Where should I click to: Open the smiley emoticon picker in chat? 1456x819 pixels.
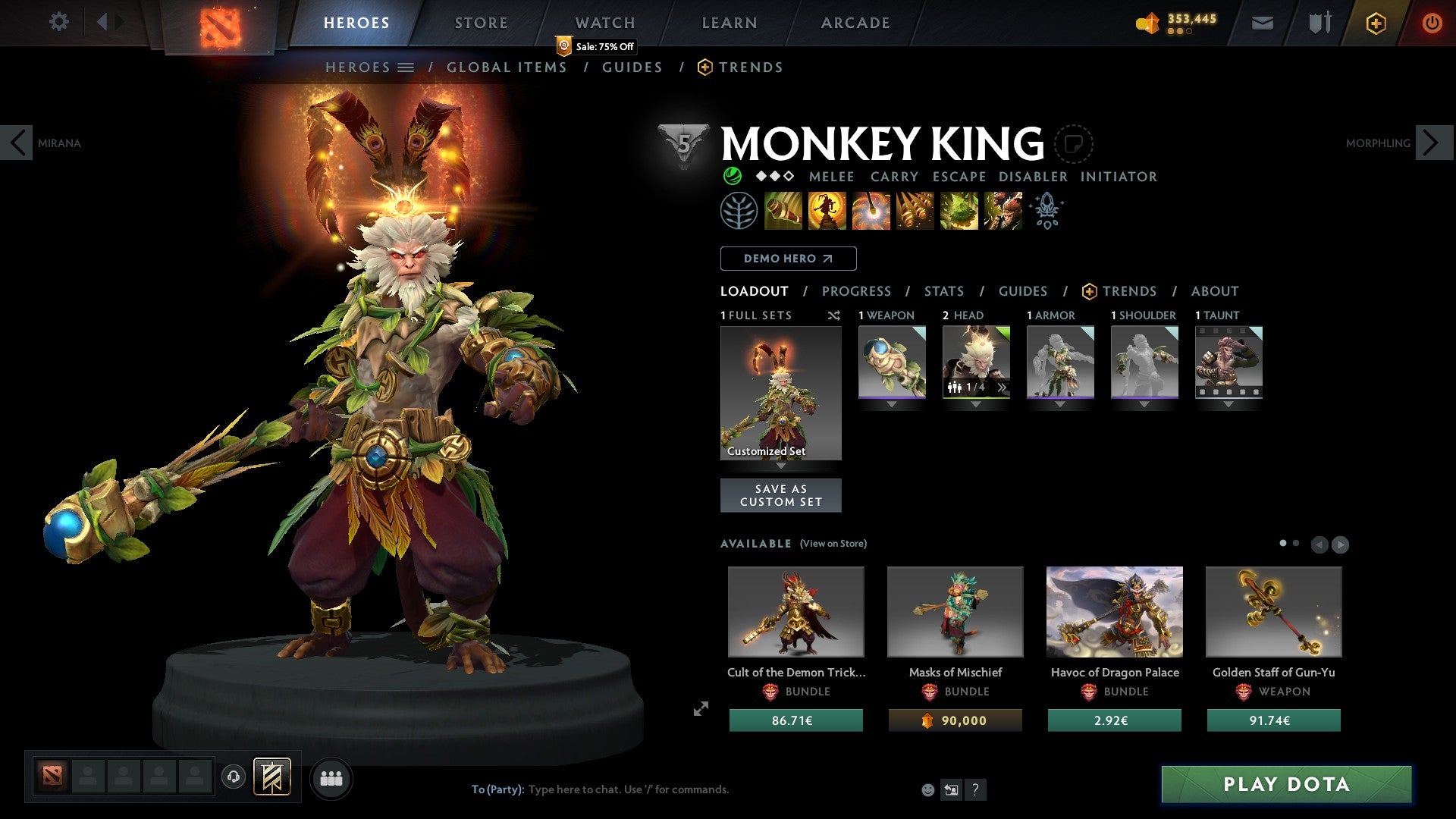tap(927, 789)
